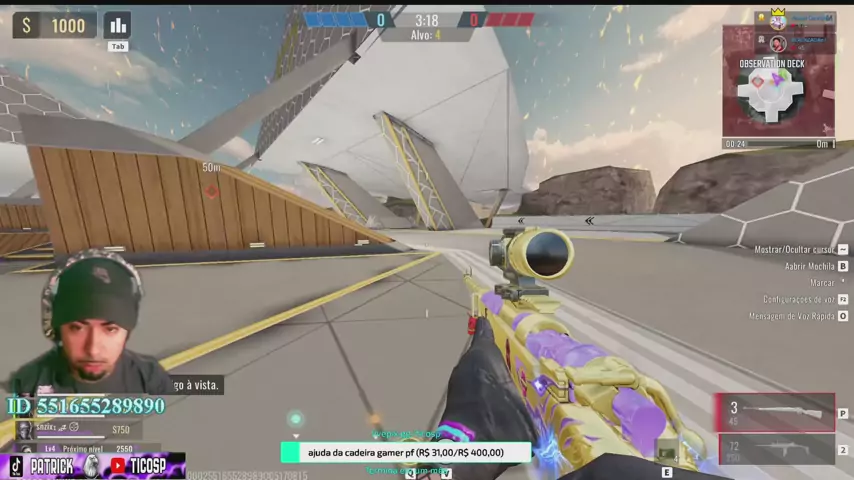854x480 pixels.
Task: Click the second teammate's avatar portrait
Action: pos(777,42)
